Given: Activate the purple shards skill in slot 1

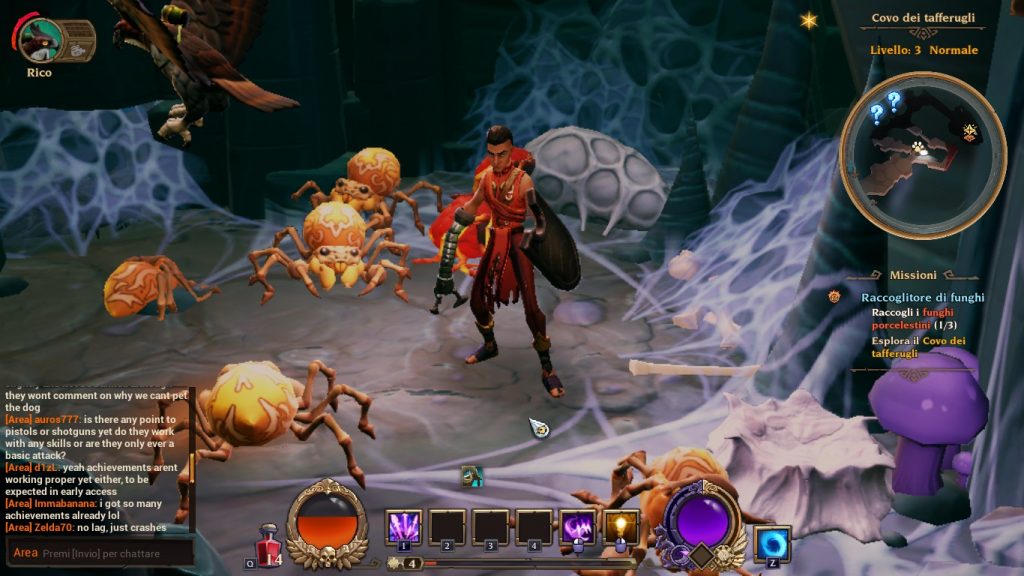Looking at the screenshot, I should [x=404, y=527].
